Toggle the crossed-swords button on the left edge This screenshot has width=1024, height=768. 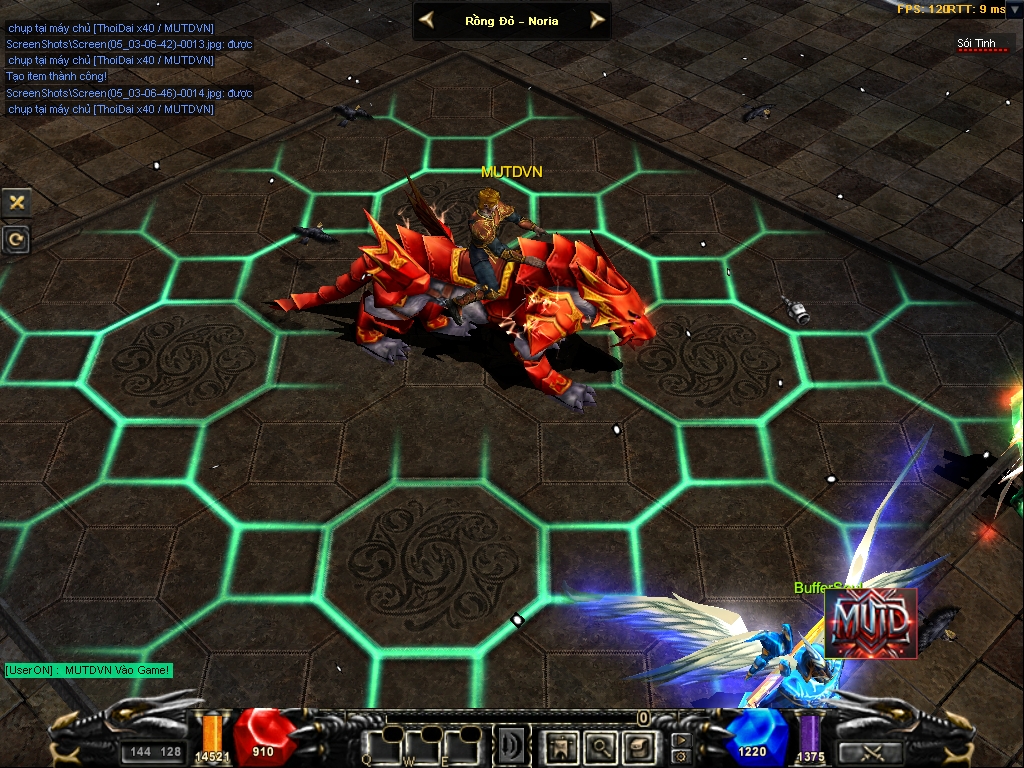coord(16,202)
